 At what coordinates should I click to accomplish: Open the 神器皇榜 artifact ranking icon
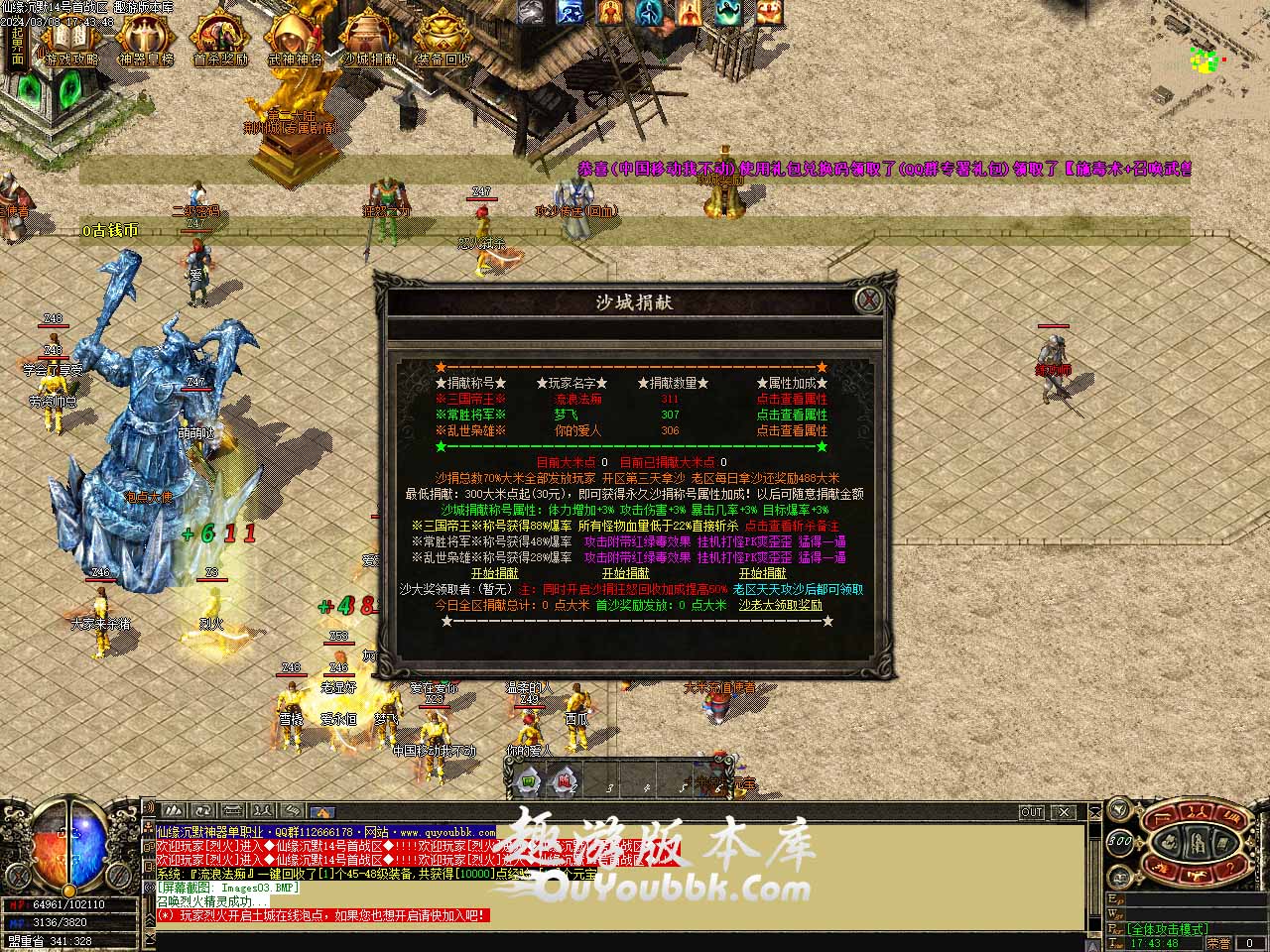[x=145, y=41]
